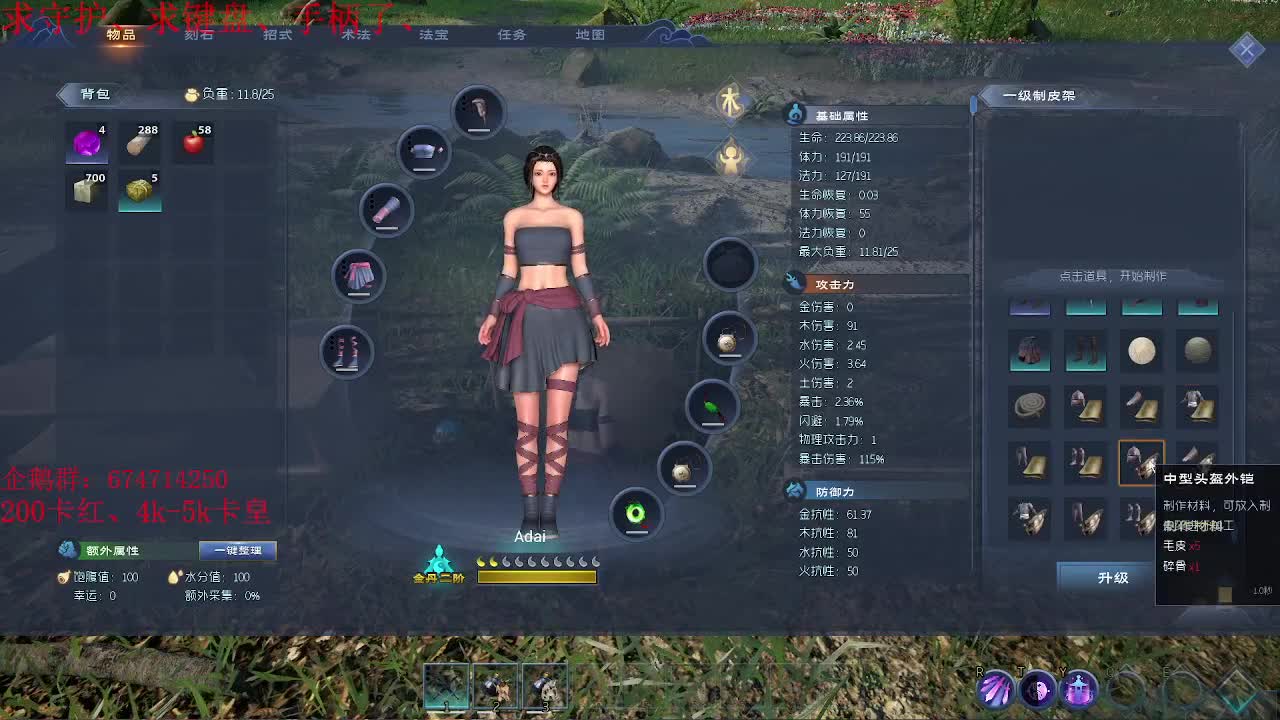Click the straw hat recipe icon
1280x720 pixels.
[1142, 350]
